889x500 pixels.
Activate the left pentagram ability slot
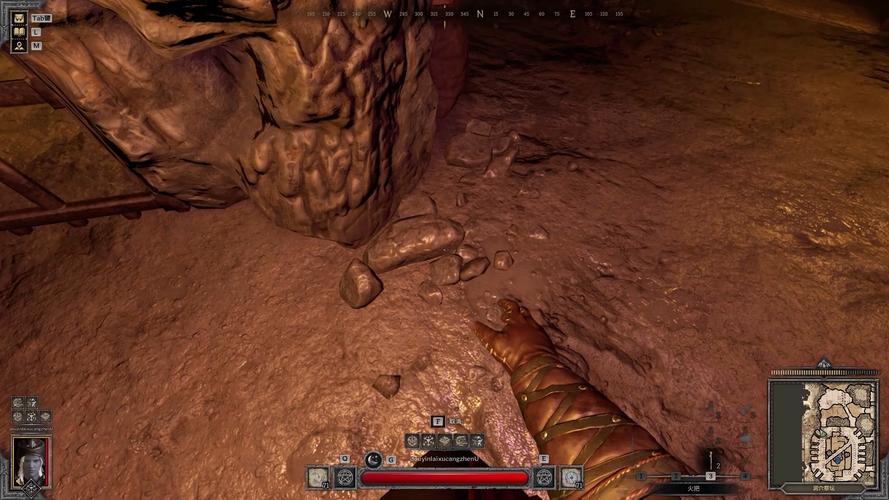[x=345, y=477]
